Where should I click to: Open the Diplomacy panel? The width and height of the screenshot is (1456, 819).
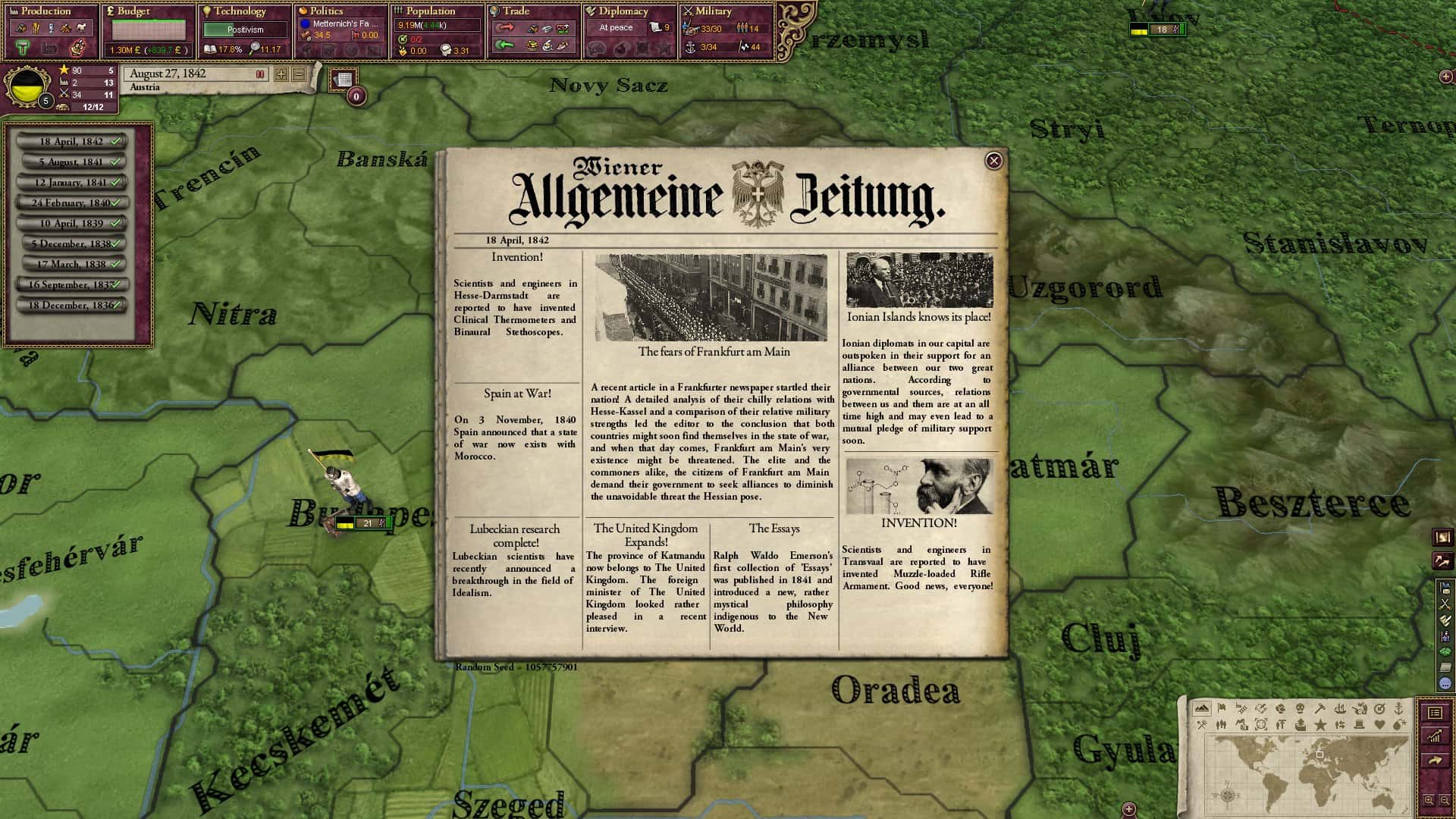(x=622, y=11)
